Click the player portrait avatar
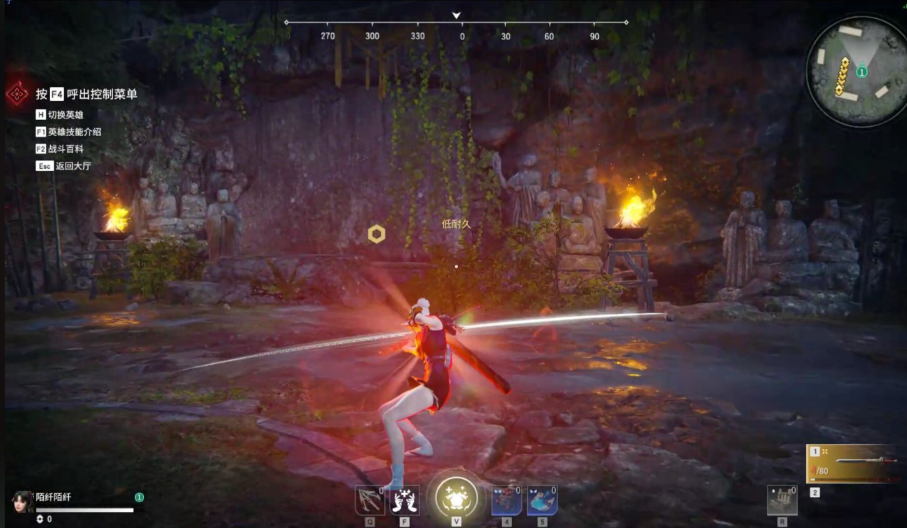Image resolution: width=907 pixels, height=528 pixels. pos(22,499)
